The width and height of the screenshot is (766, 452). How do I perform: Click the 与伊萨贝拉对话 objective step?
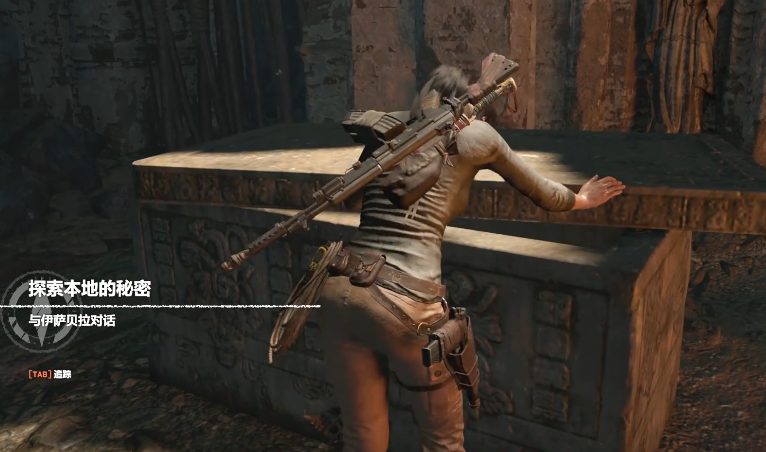pos(72,321)
